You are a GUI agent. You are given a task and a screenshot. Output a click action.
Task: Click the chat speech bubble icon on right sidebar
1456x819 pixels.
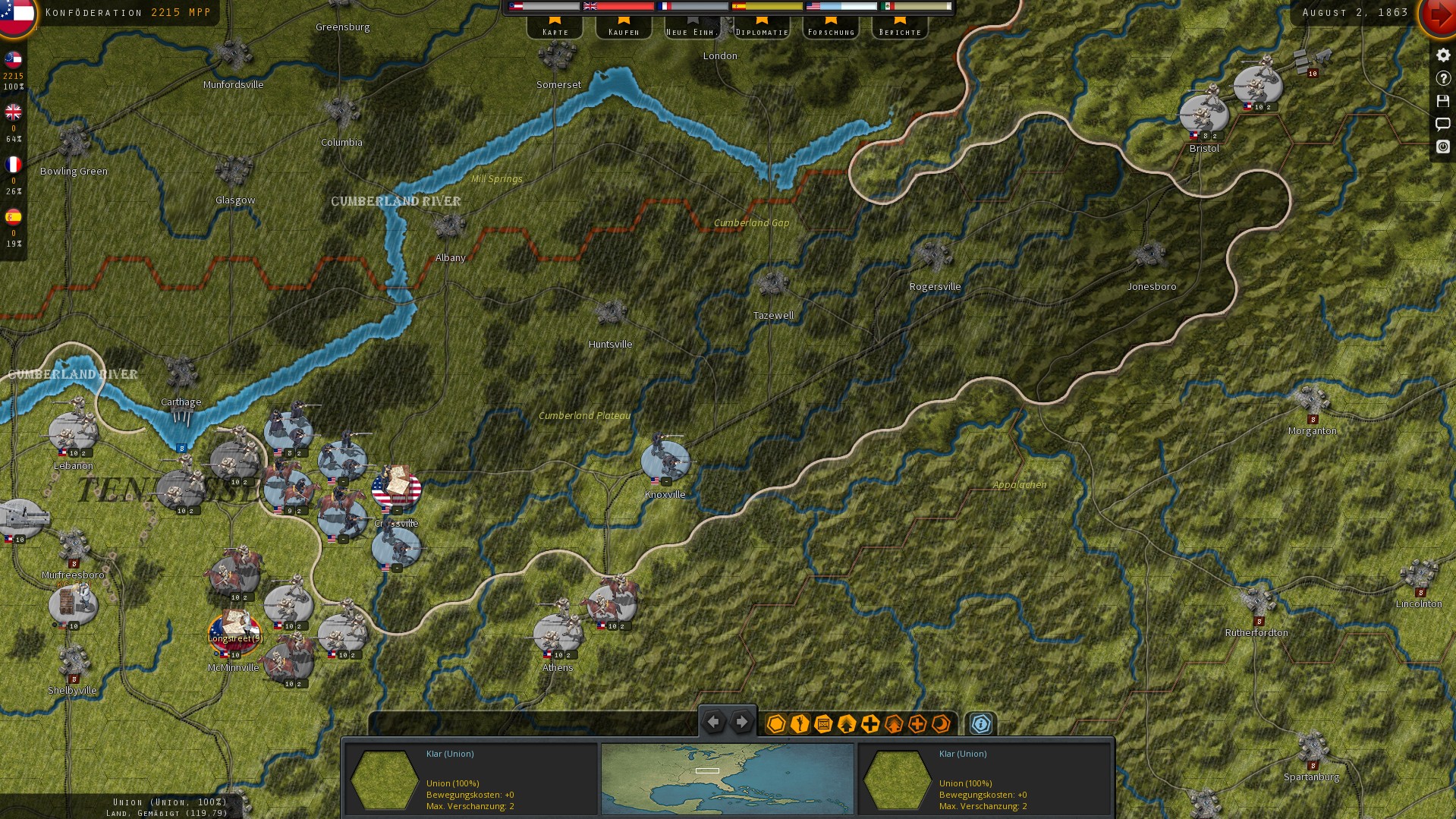(x=1442, y=124)
